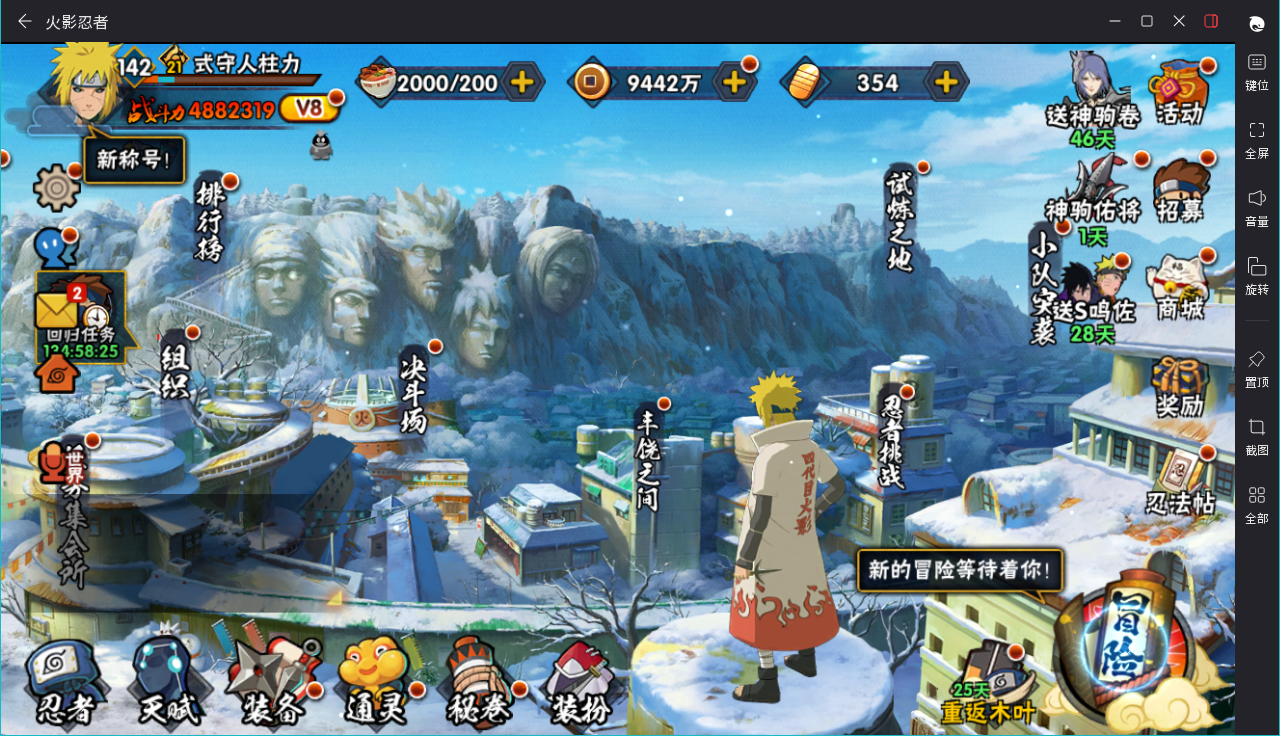Add more gold coins with plus button
The width and height of the screenshot is (1280, 736).
pyautogui.click(x=734, y=82)
